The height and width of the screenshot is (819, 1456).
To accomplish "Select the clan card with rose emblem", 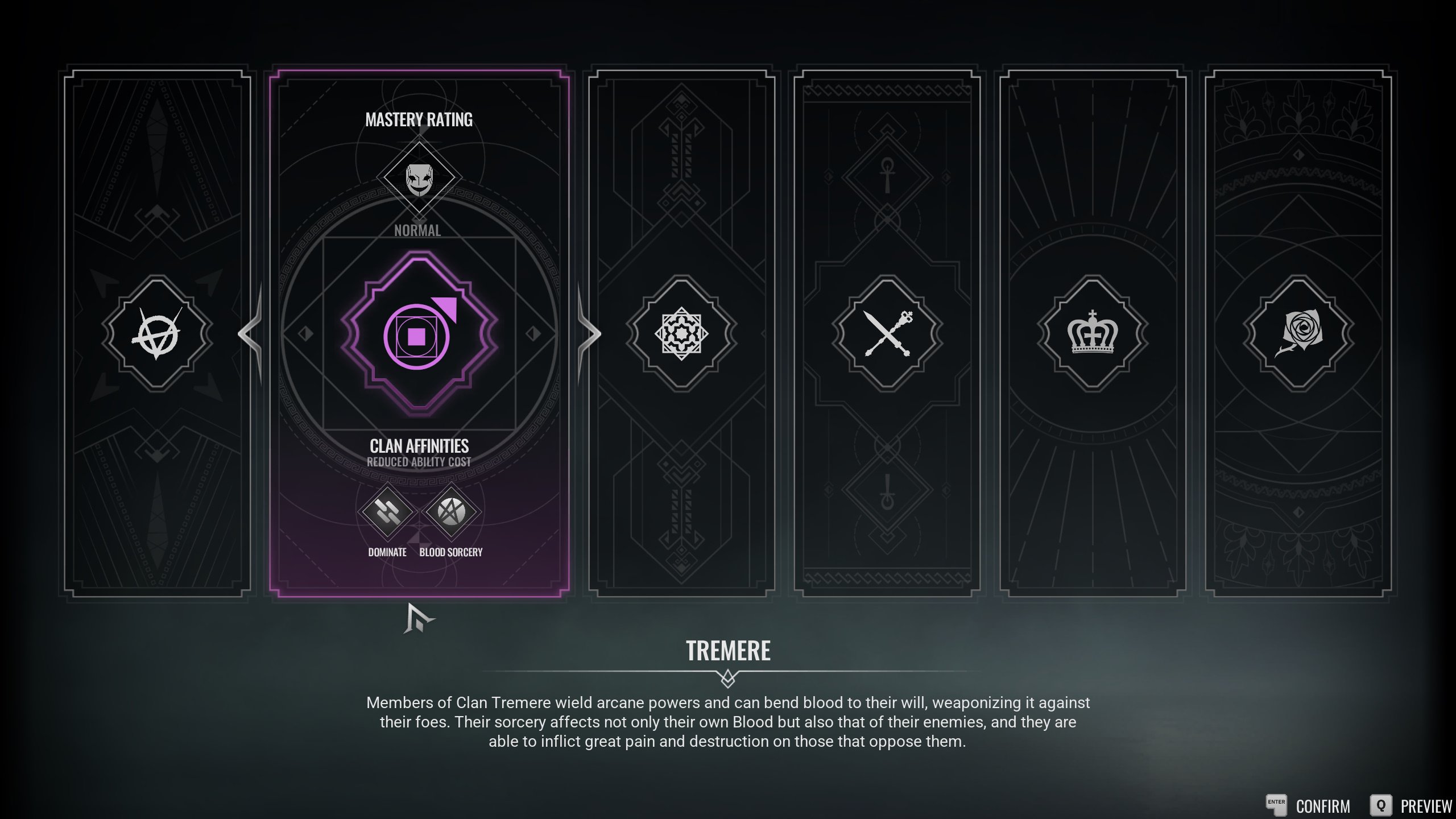I will click(1298, 333).
